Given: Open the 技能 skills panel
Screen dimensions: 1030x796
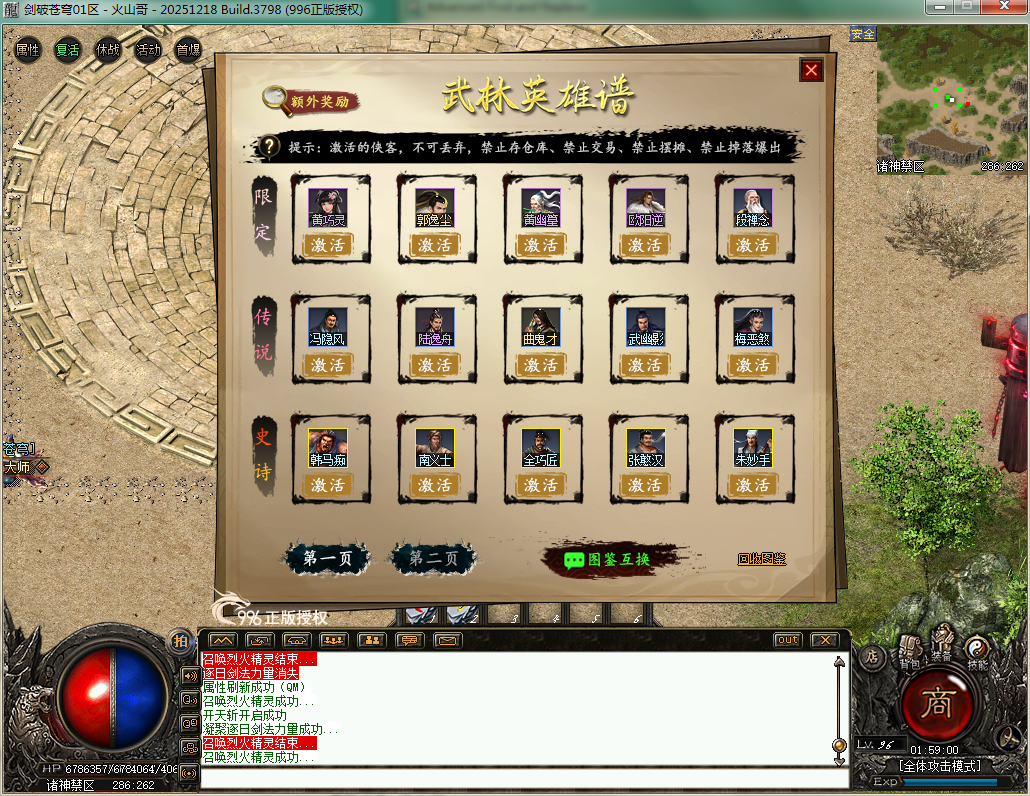Looking at the screenshot, I should point(977,650).
